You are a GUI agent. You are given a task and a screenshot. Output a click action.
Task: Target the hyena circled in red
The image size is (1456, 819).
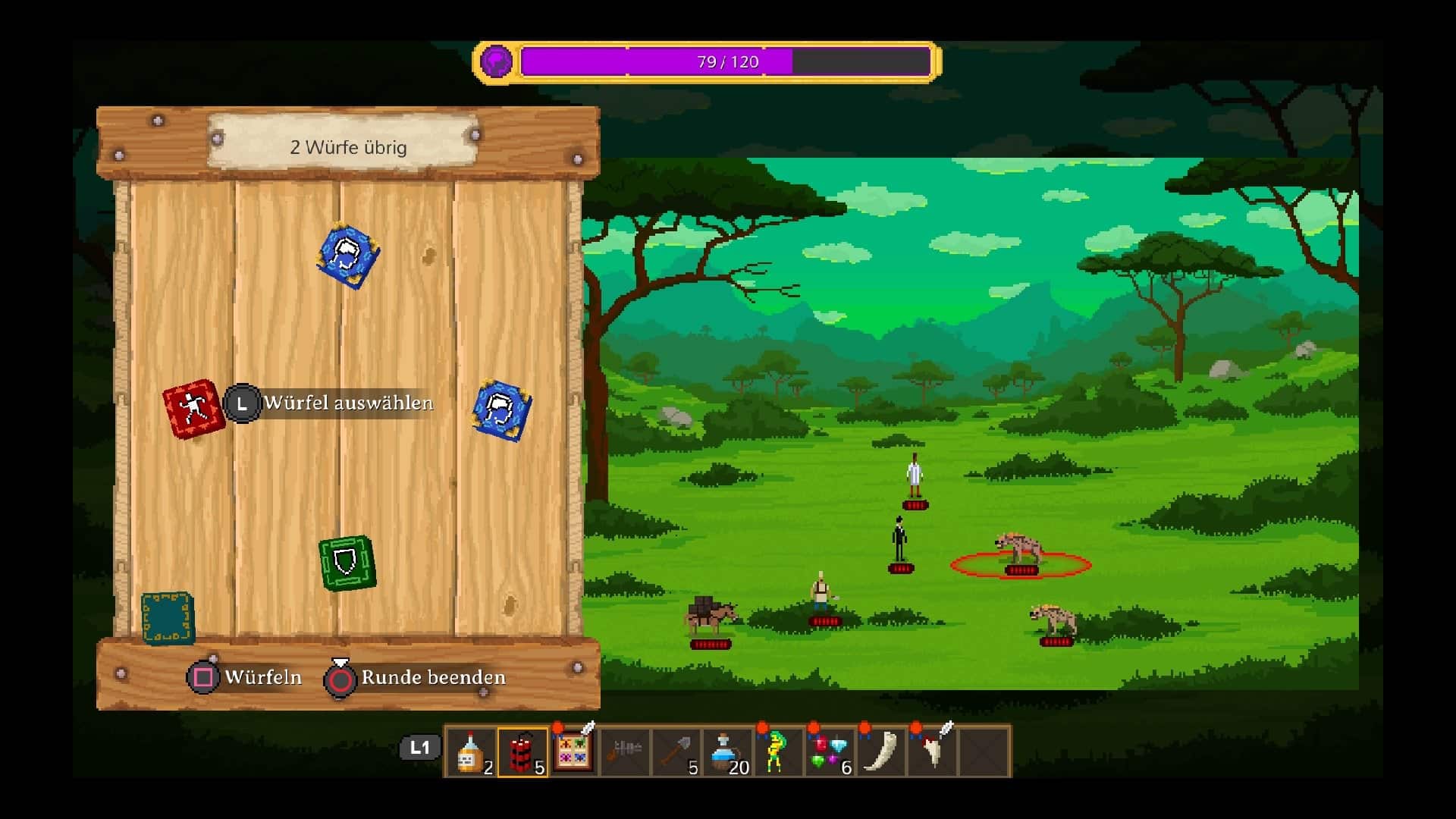(x=1019, y=549)
